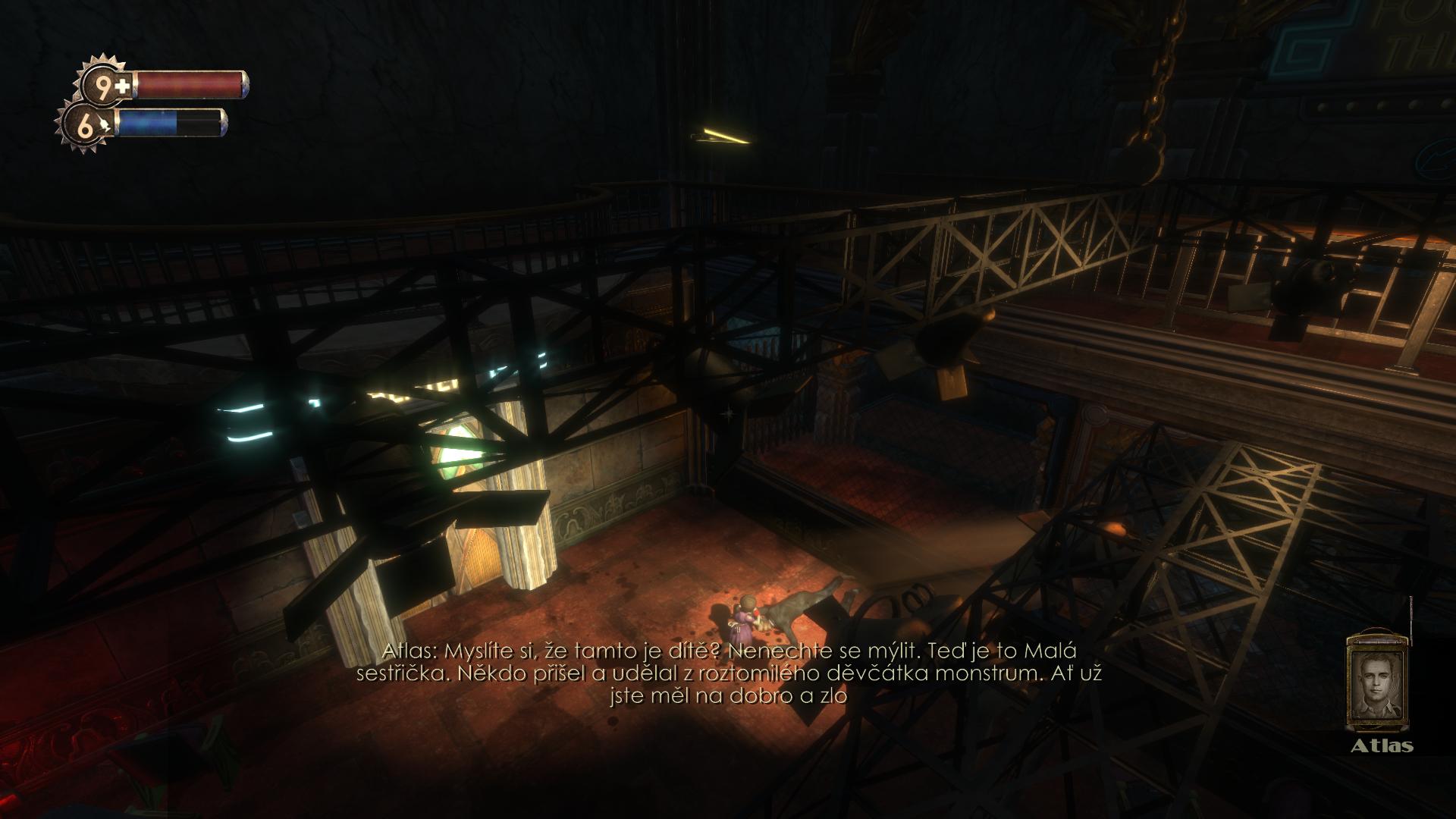Select the EVE hypo gear icon

(x=86, y=126)
